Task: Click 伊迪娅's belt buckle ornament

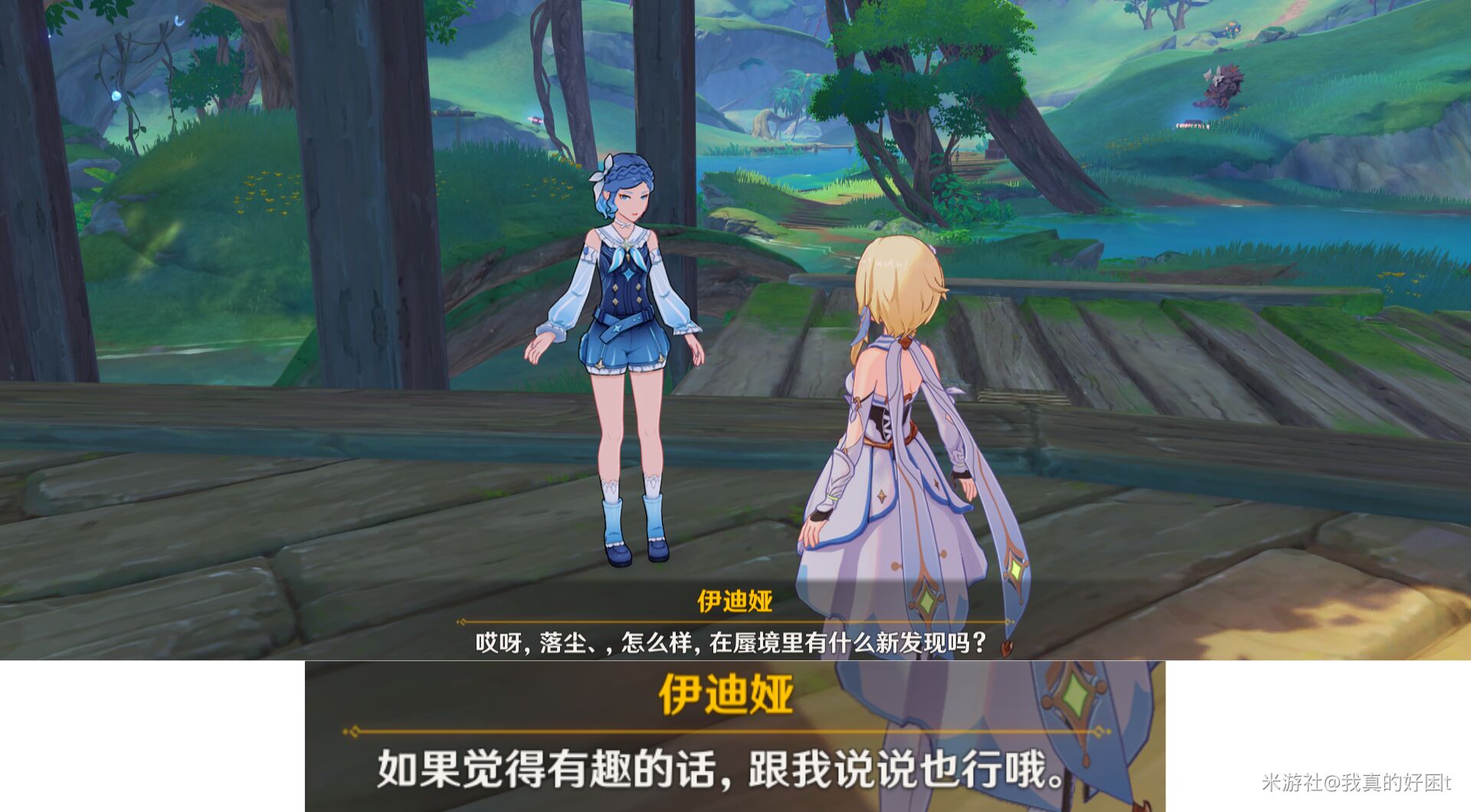Action: tap(648, 314)
